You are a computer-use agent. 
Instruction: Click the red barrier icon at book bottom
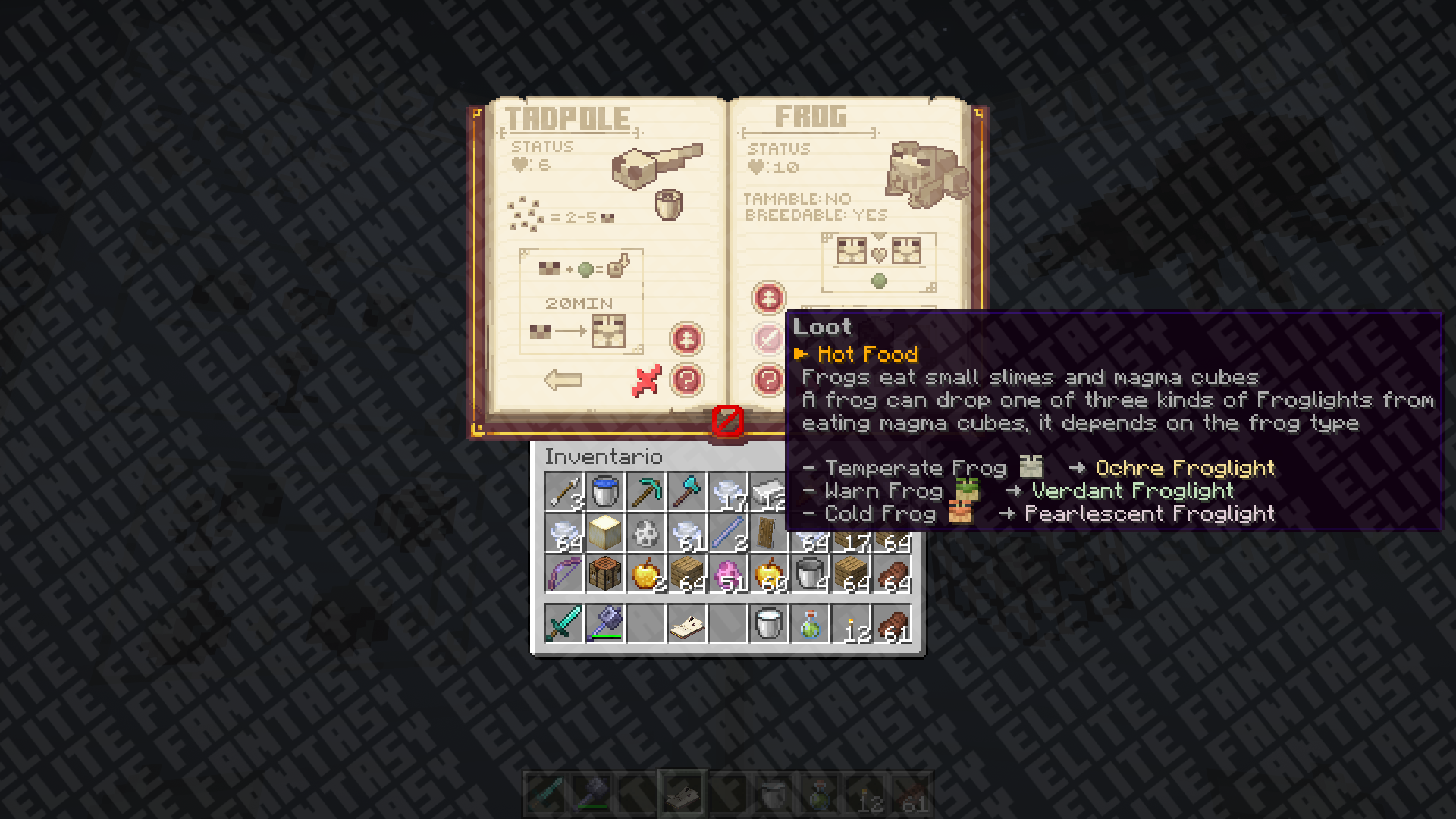click(727, 421)
